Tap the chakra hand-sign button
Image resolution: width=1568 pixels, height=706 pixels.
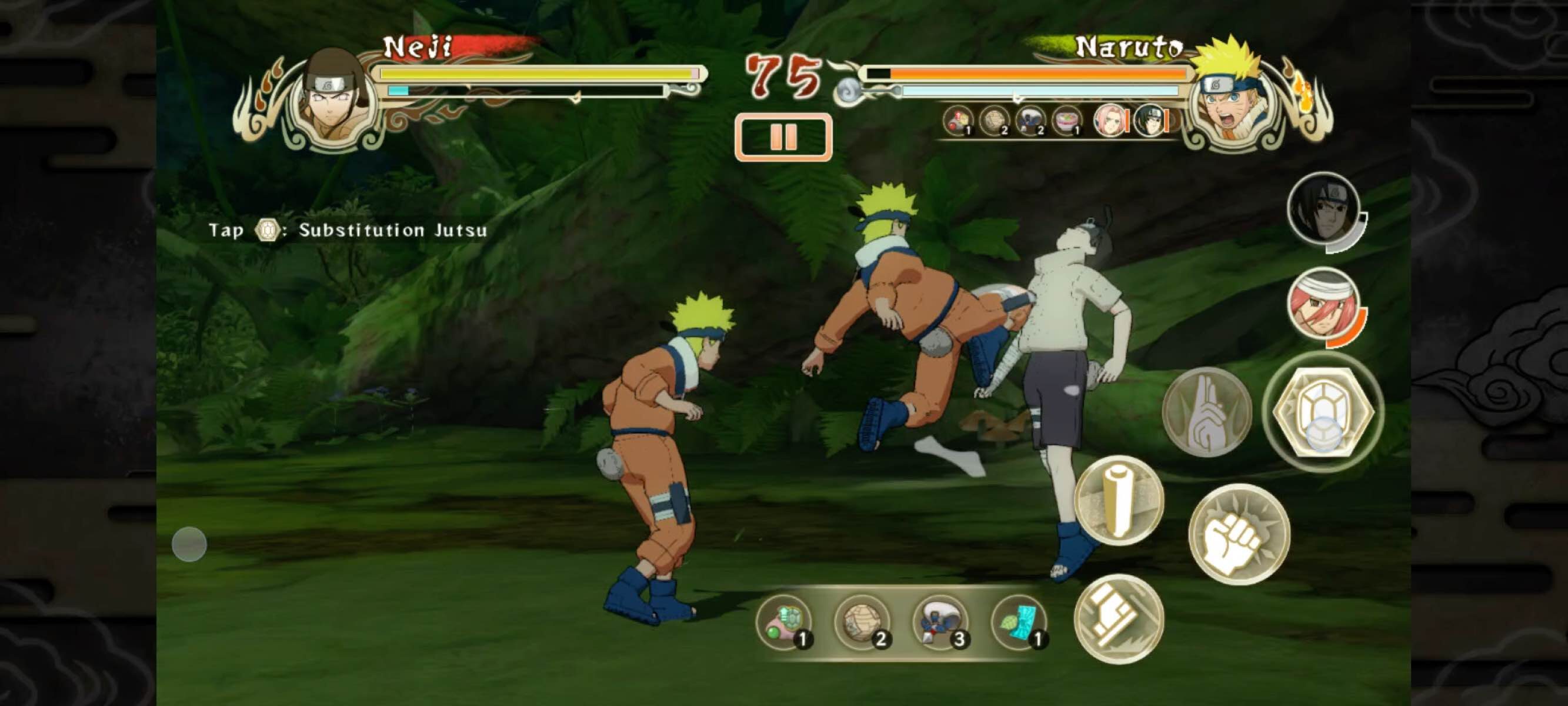click(x=1206, y=411)
